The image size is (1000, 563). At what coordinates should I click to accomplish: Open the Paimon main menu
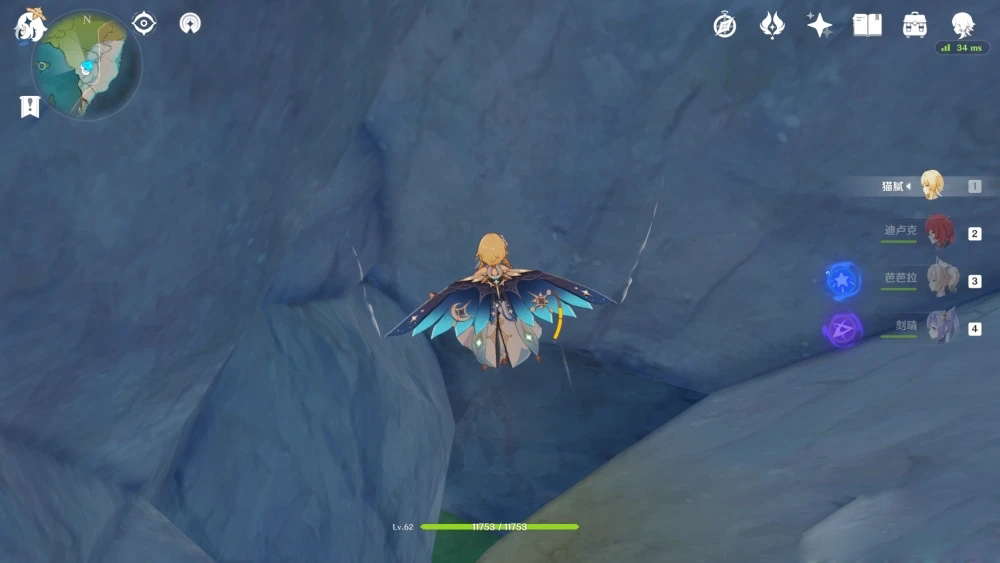click(28, 24)
